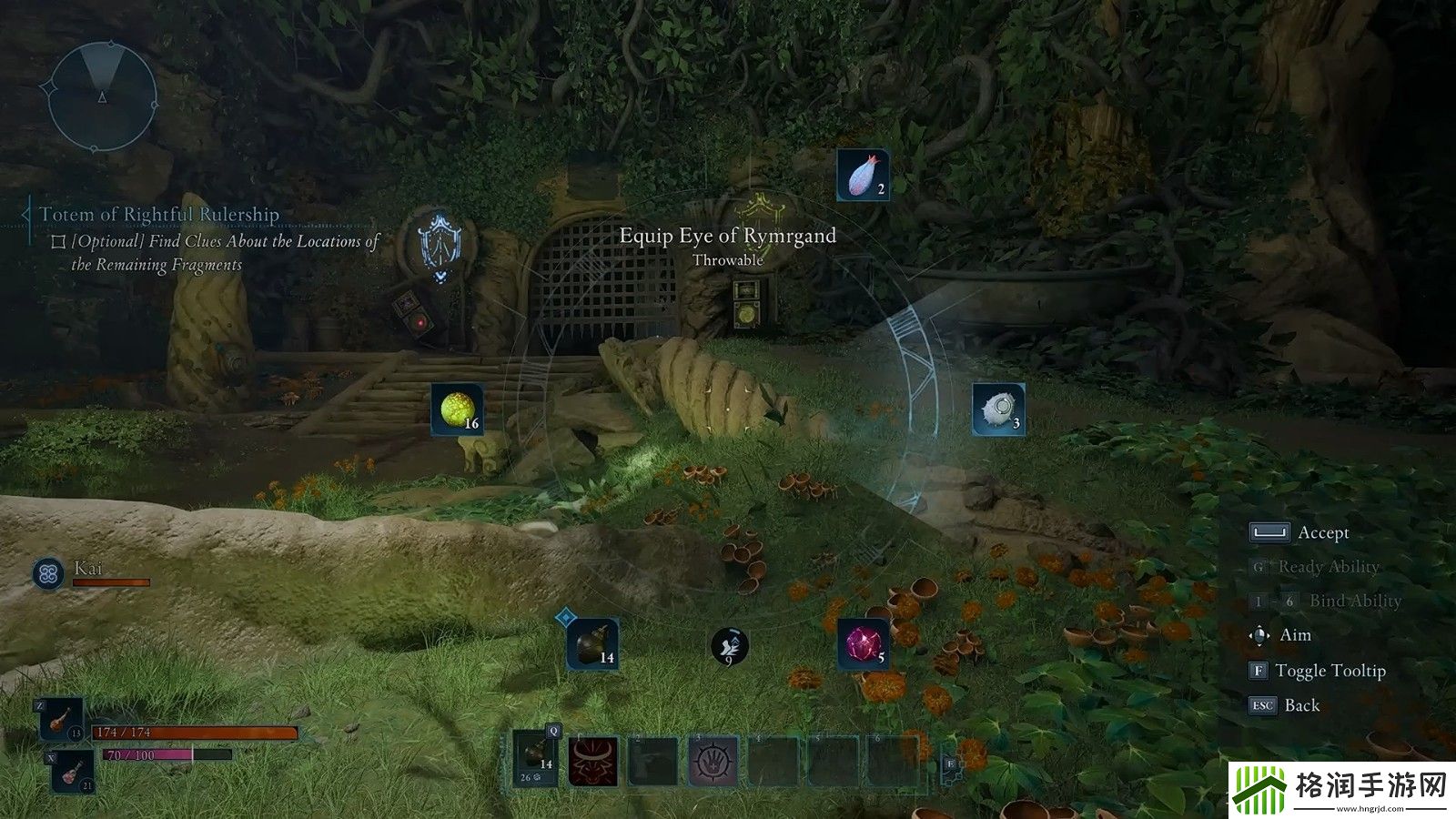This screenshot has height=819, width=1456.
Task: Open the Totem of Rightful Rulership quest tracker
Action: click(158, 215)
